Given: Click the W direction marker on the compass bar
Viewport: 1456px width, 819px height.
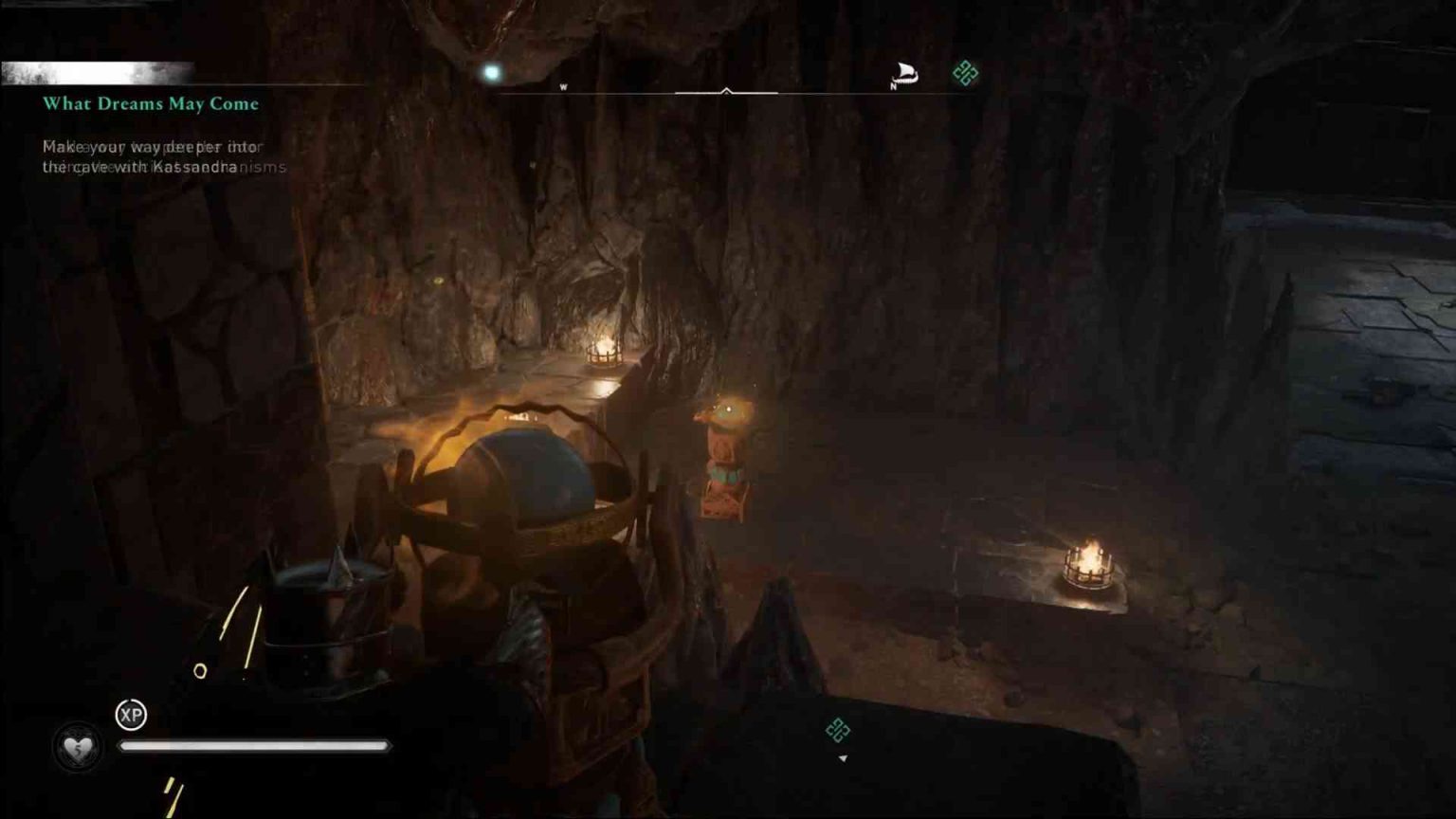Looking at the screenshot, I should pyautogui.click(x=565, y=84).
